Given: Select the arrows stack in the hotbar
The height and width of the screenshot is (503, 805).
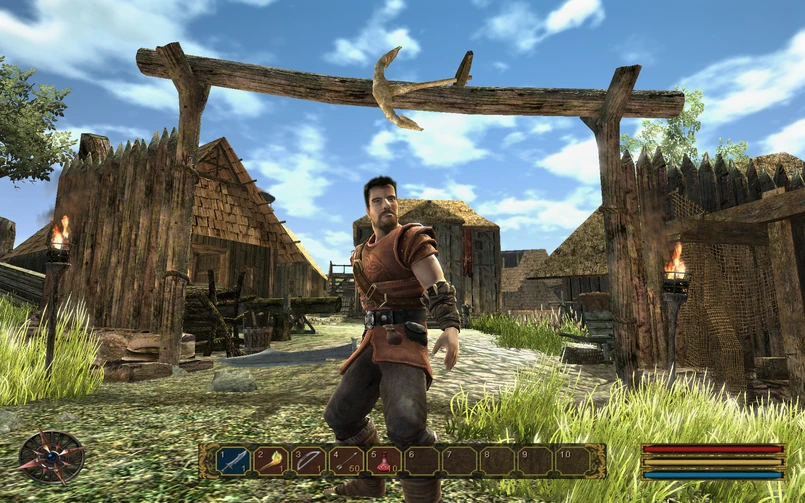Looking at the screenshot, I should coord(346,461).
